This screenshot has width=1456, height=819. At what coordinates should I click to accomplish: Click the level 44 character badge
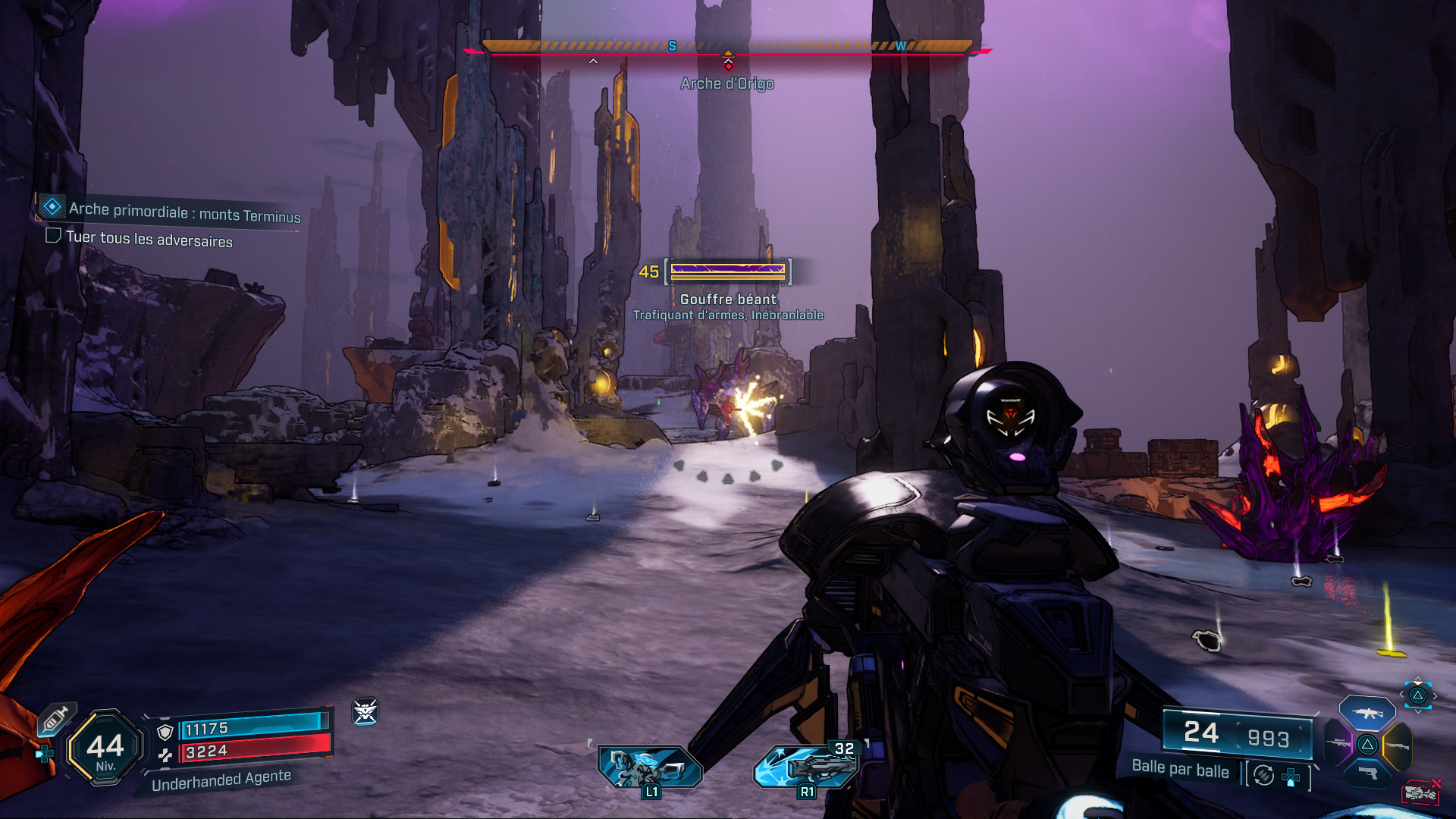click(105, 748)
